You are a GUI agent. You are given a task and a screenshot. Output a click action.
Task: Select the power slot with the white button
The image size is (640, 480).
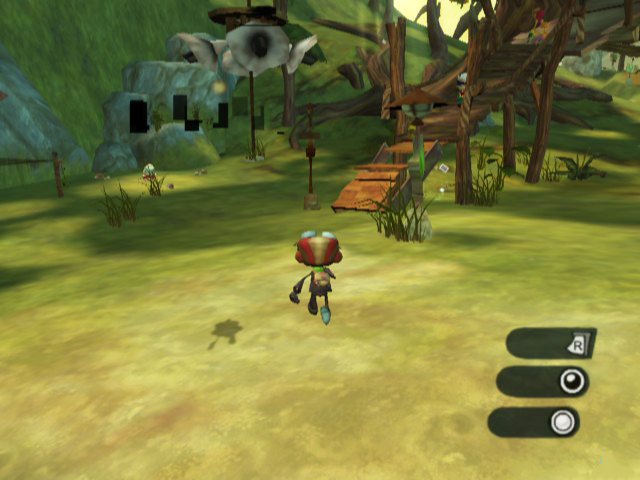pyautogui.click(x=534, y=422)
